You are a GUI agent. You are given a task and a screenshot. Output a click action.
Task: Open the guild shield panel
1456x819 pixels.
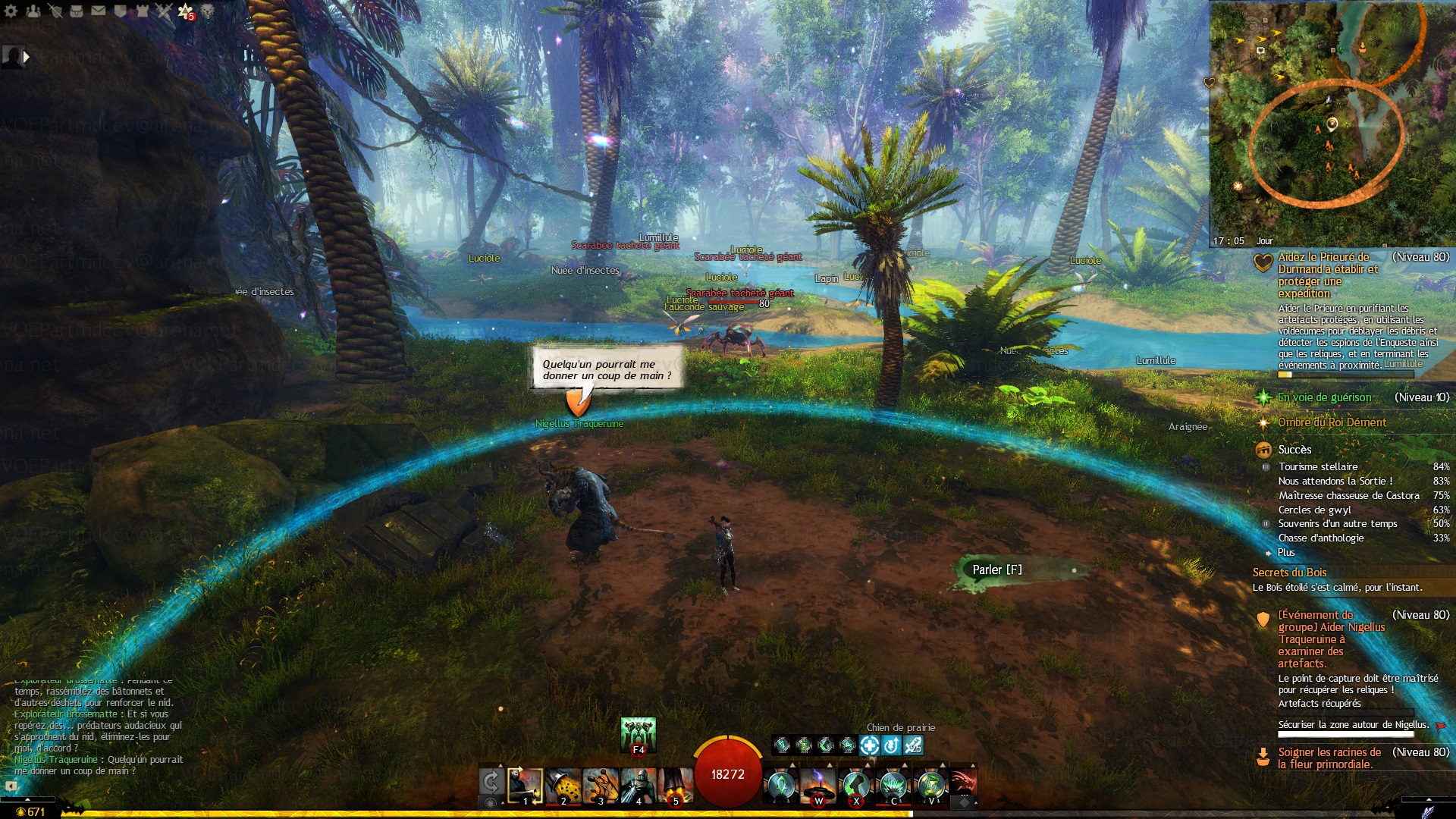[x=121, y=11]
